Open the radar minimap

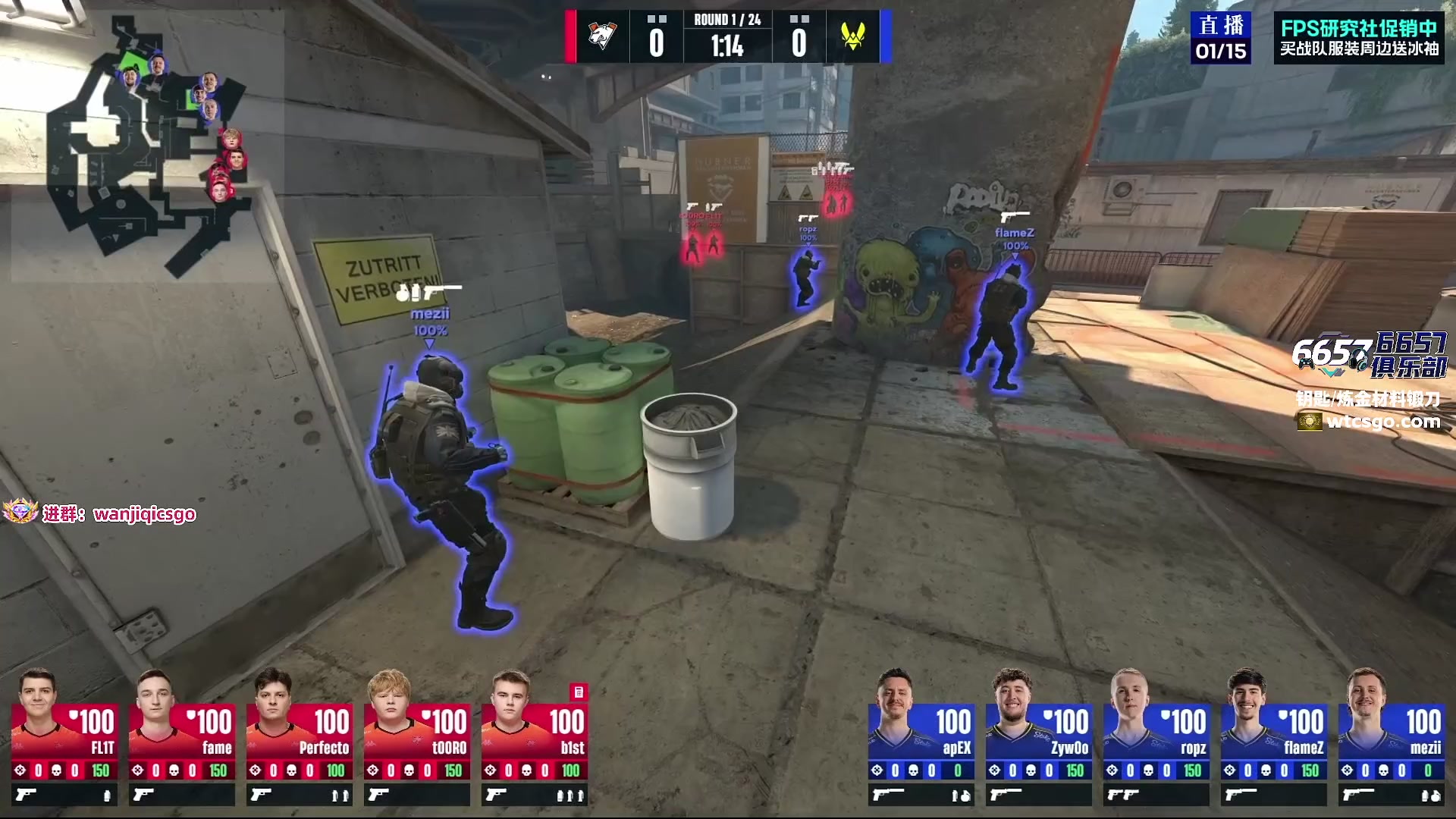coord(144,144)
